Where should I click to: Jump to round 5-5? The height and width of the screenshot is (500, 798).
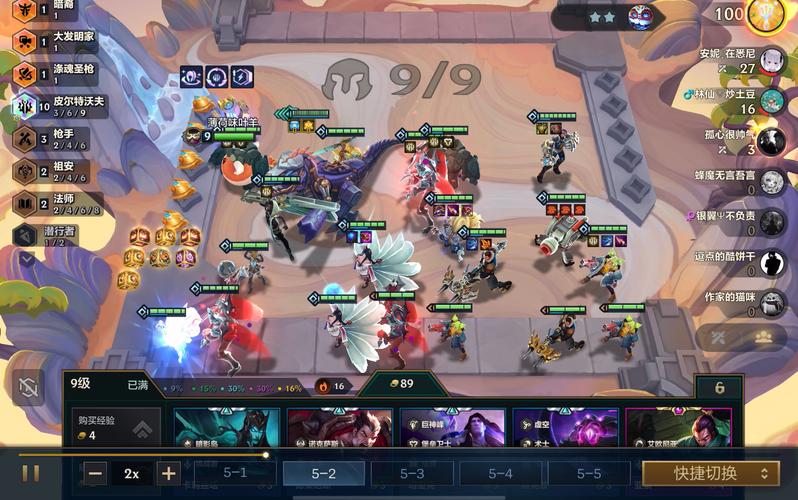point(588,473)
